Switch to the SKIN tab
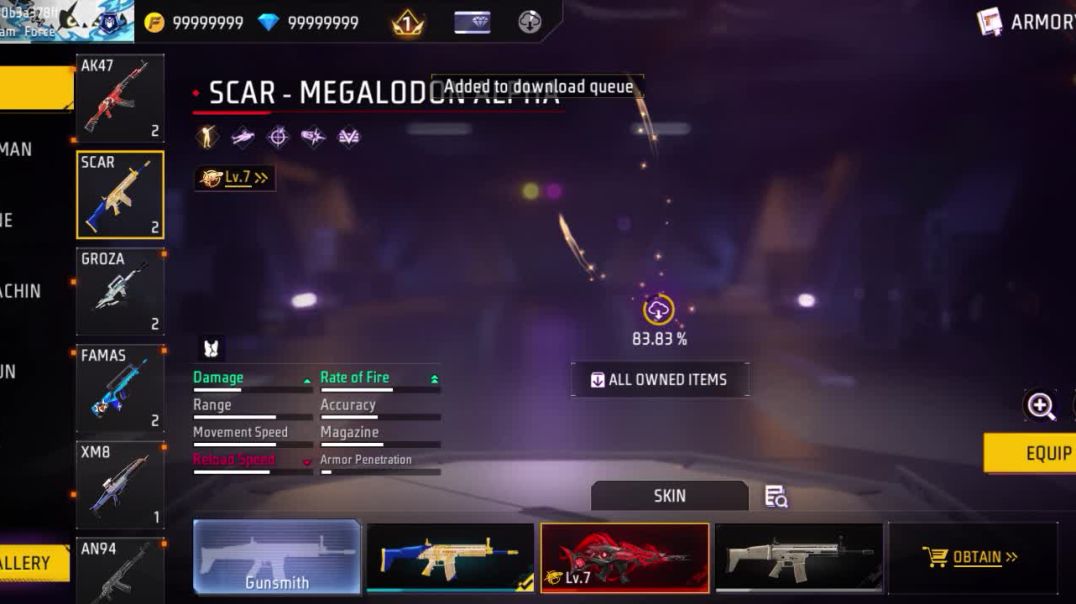1076x604 pixels. (669, 496)
